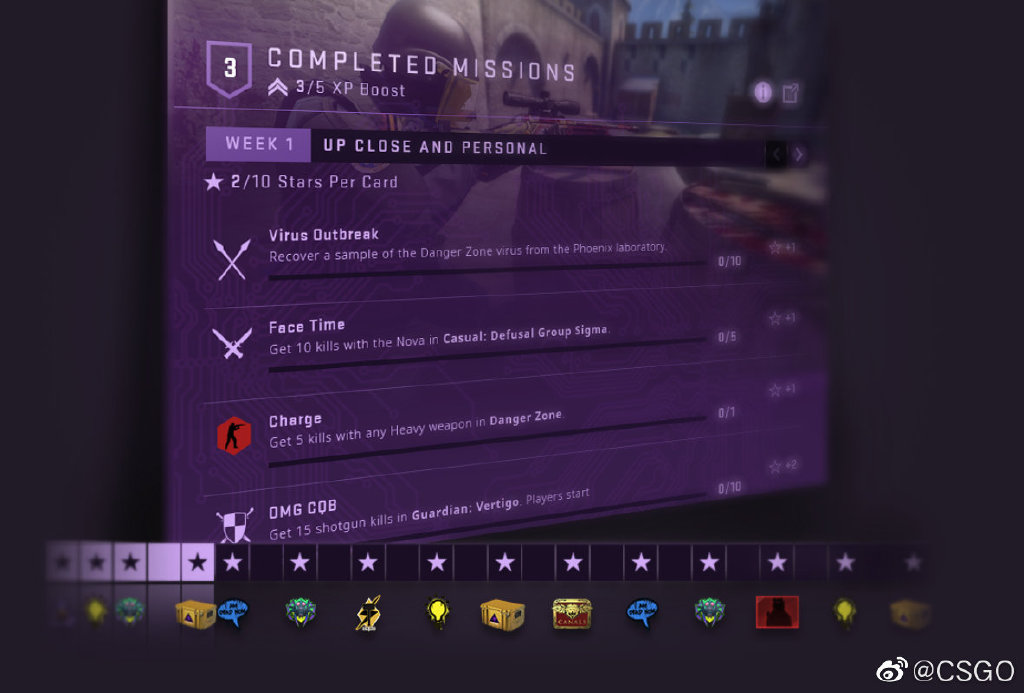Inspect the yellow lightning sticker reward
The height and width of the screenshot is (693, 1024).
367,613
